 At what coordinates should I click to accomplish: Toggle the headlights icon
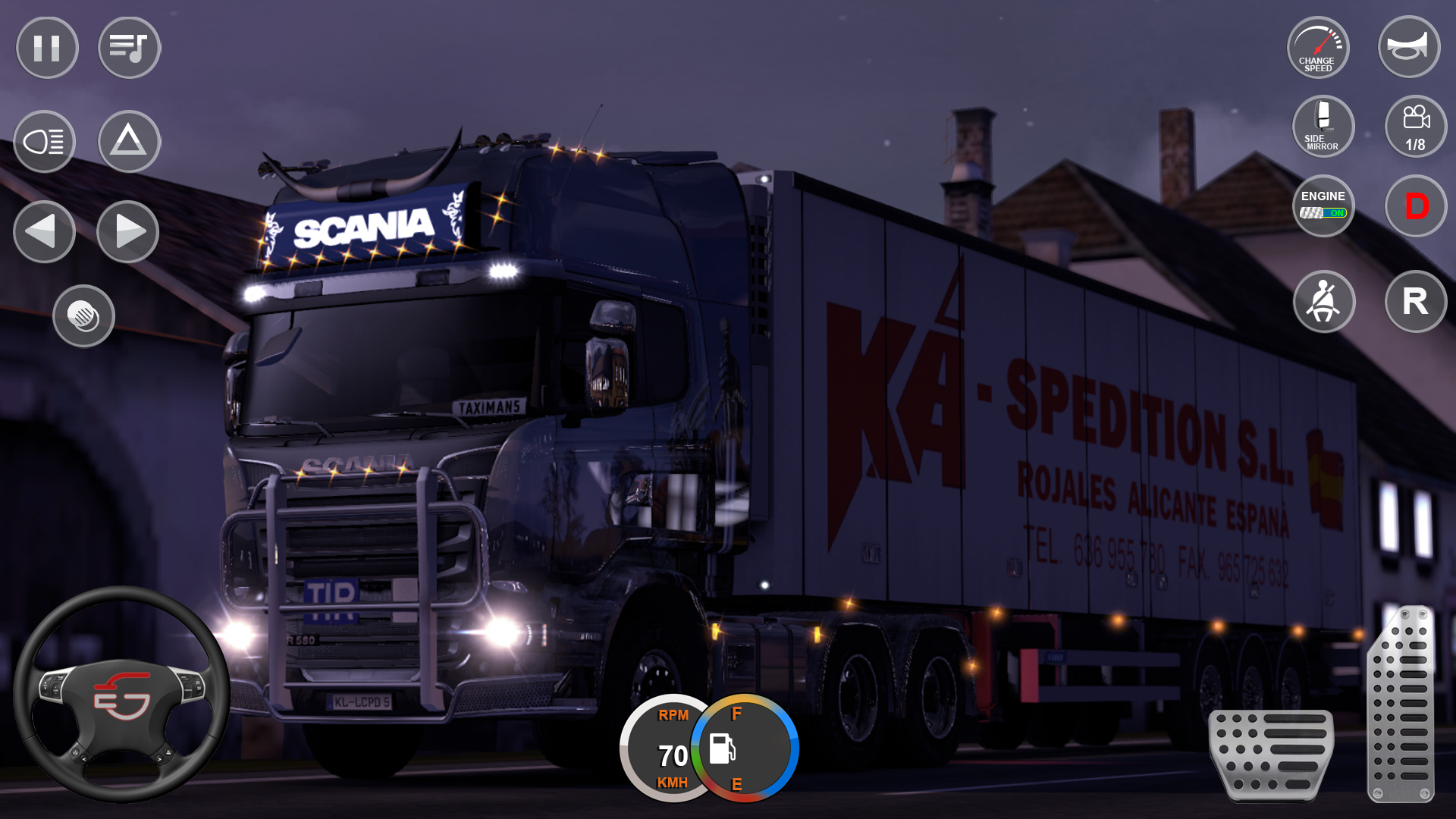pos(44,141)
